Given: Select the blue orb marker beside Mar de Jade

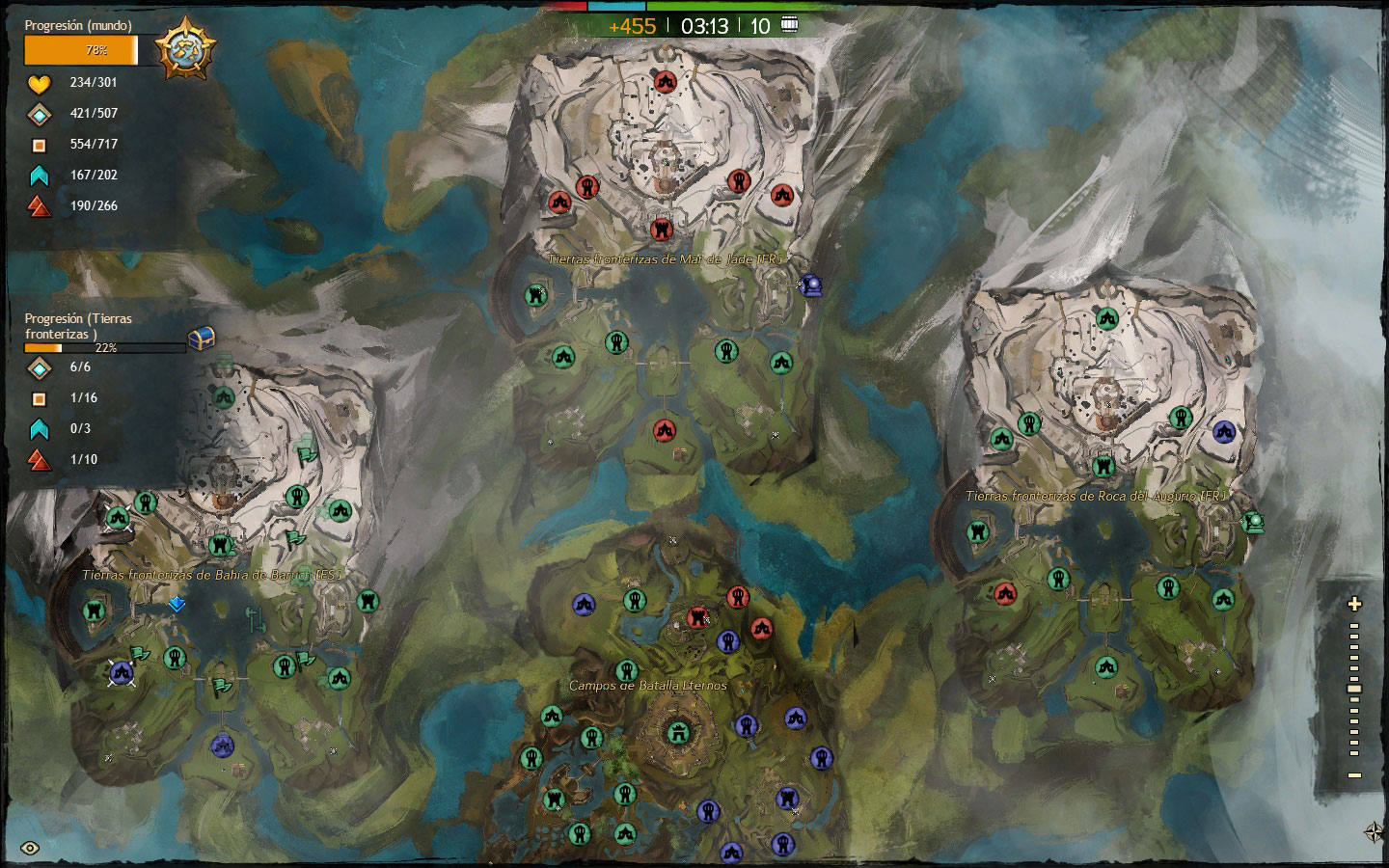Looking at the screenshot, I should pos(811,285).
